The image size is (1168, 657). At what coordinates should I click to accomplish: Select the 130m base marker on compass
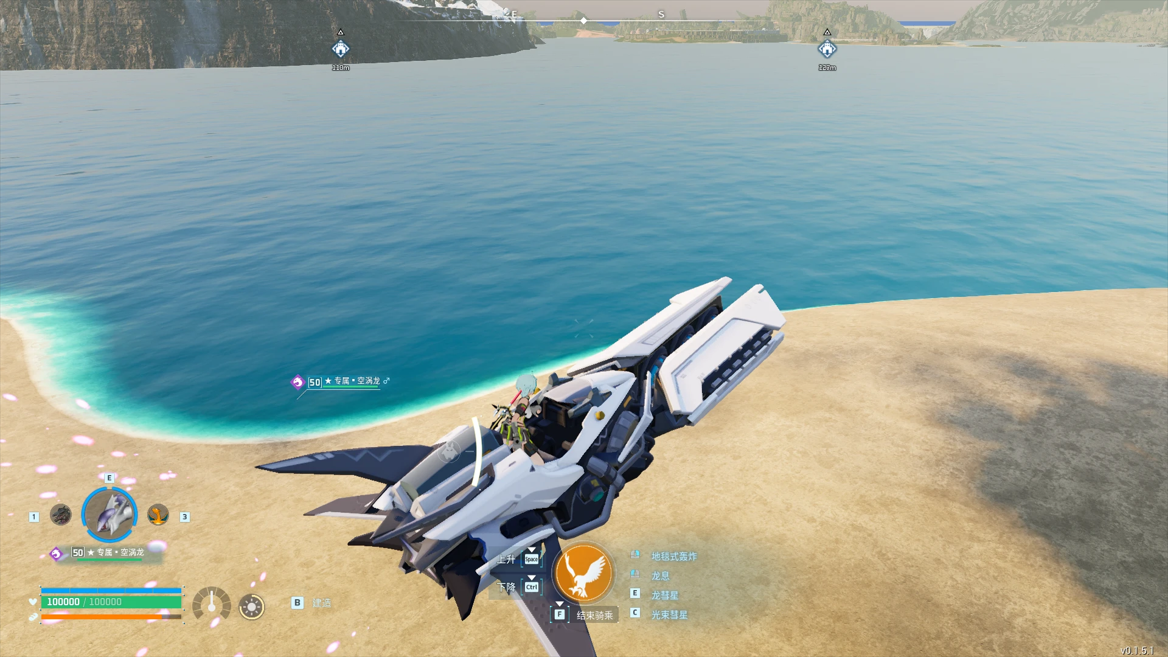click(x=341, y=49)
